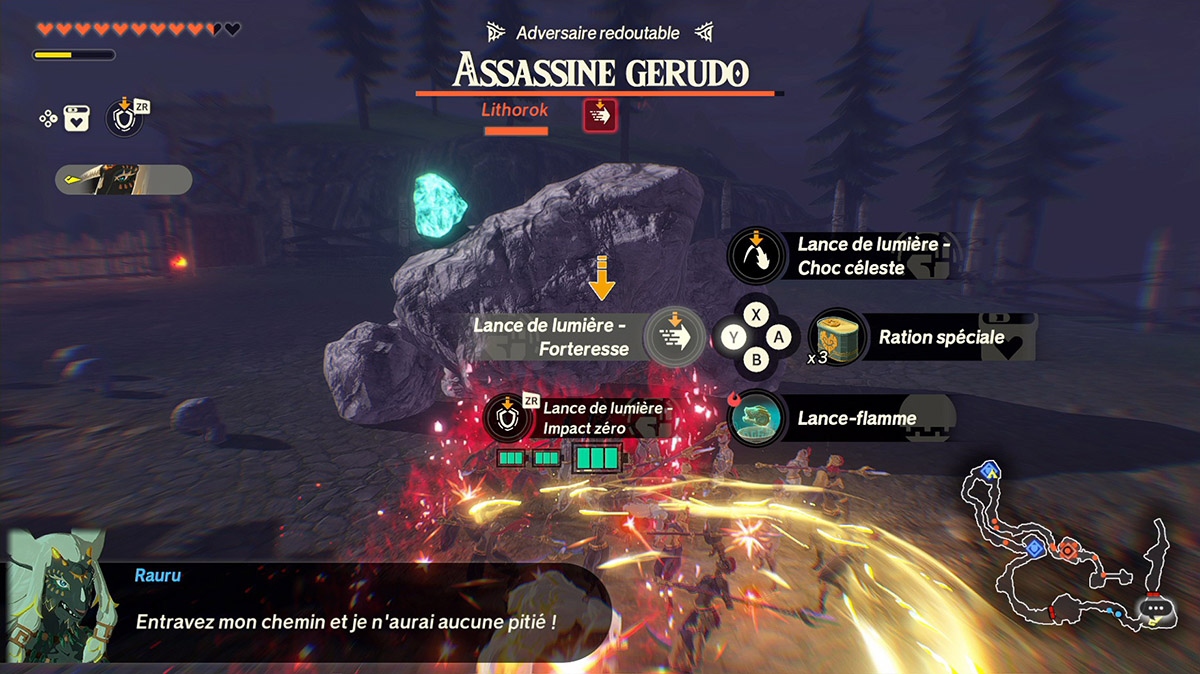This screenshot has width=1200, height=674.
Task: Select the Lance-flamme ability icon
Action: pos(757,418)
